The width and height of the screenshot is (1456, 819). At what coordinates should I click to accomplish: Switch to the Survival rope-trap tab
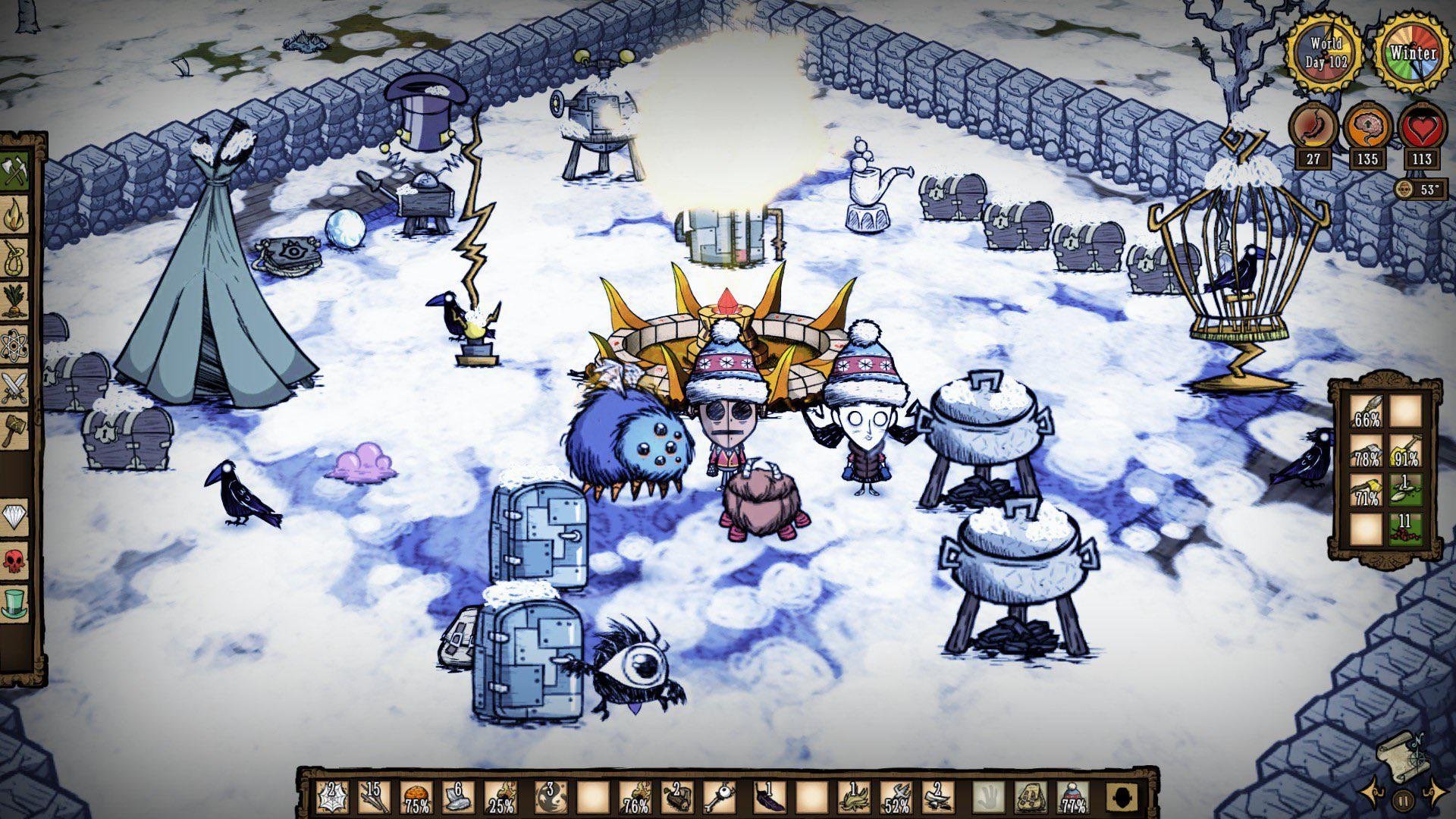click(15, 259)
